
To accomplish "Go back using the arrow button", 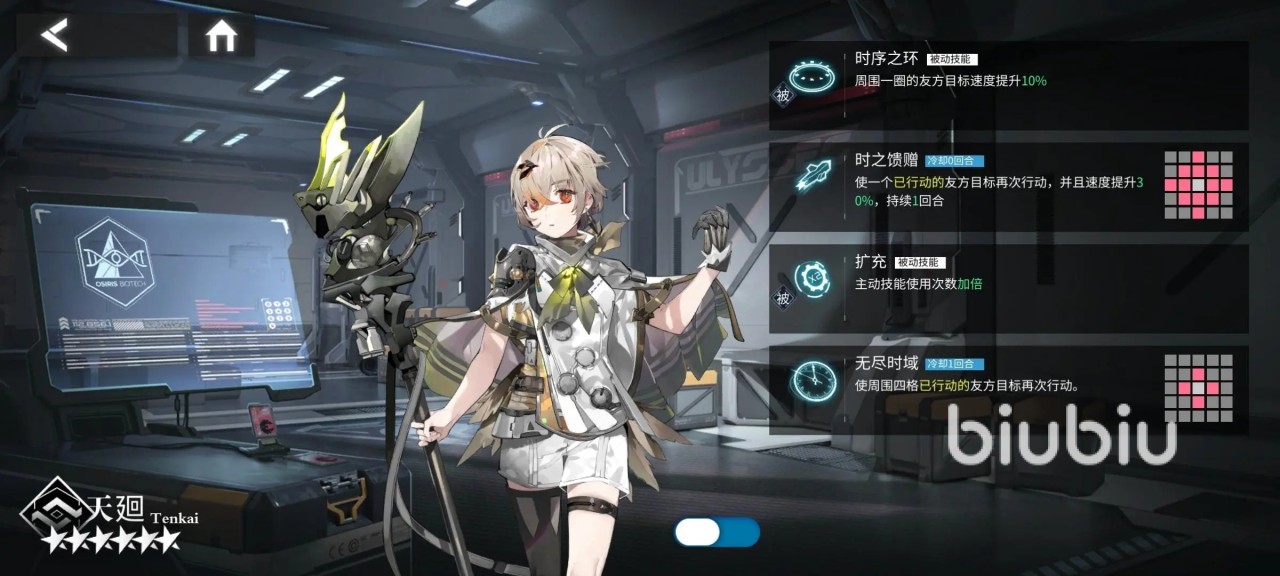I will click(x=56, y=35).
